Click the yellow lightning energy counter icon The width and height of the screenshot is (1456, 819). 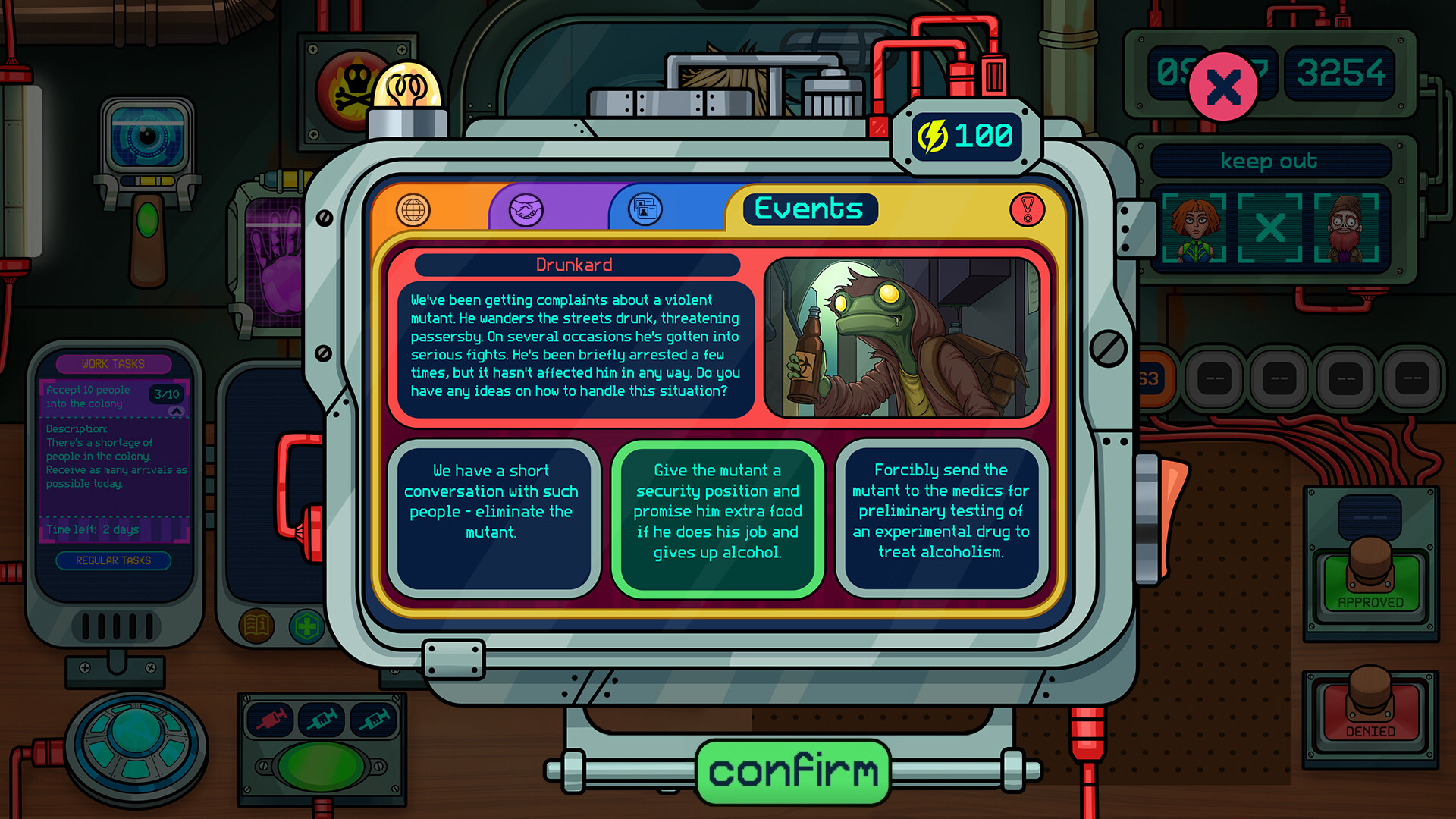(x=932, y=136)
